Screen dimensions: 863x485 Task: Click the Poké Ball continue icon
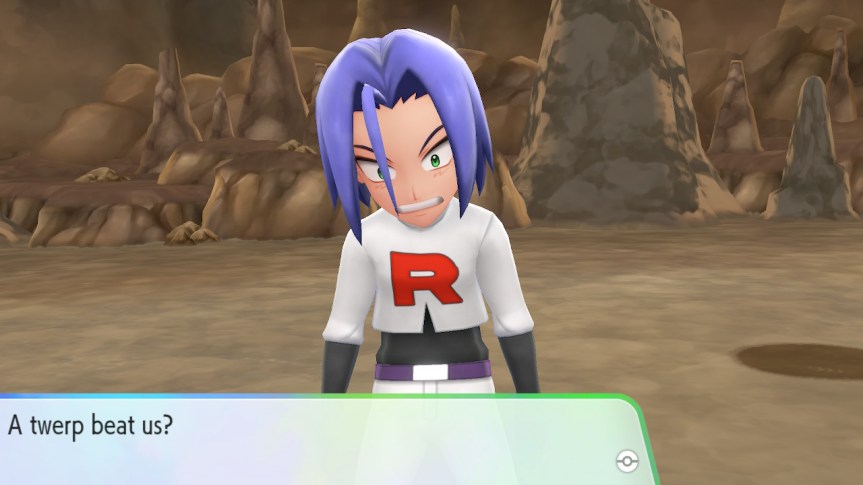click(627, 460)
